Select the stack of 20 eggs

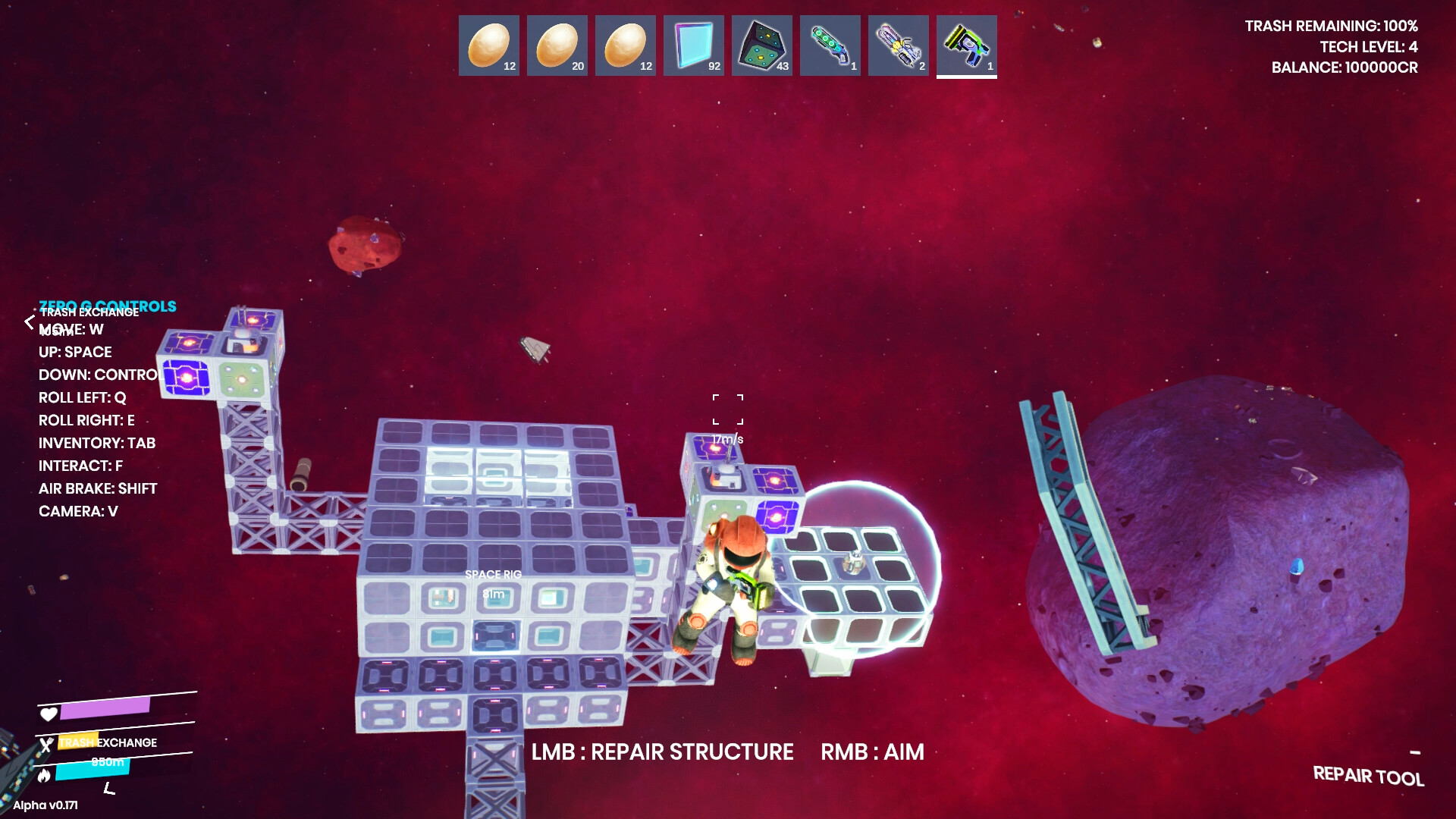point(557,45)
